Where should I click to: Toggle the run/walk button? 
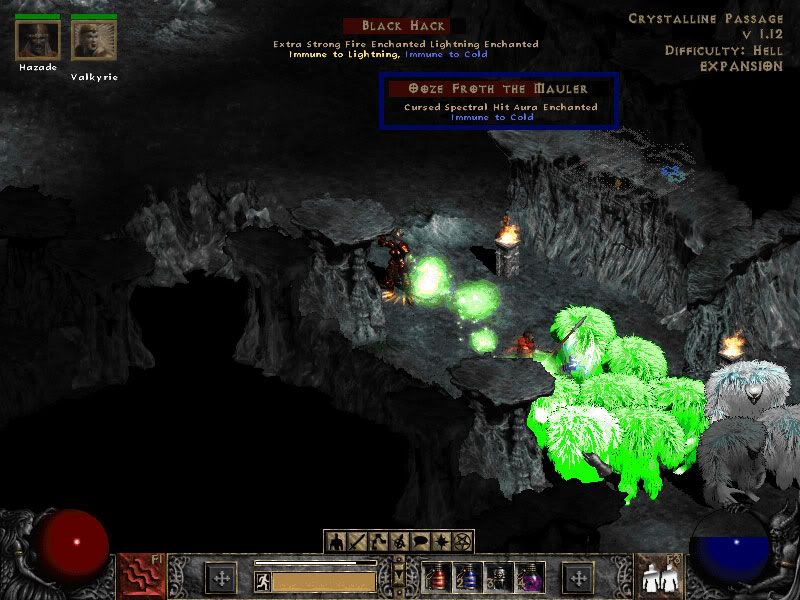click(x=263, y=581)
